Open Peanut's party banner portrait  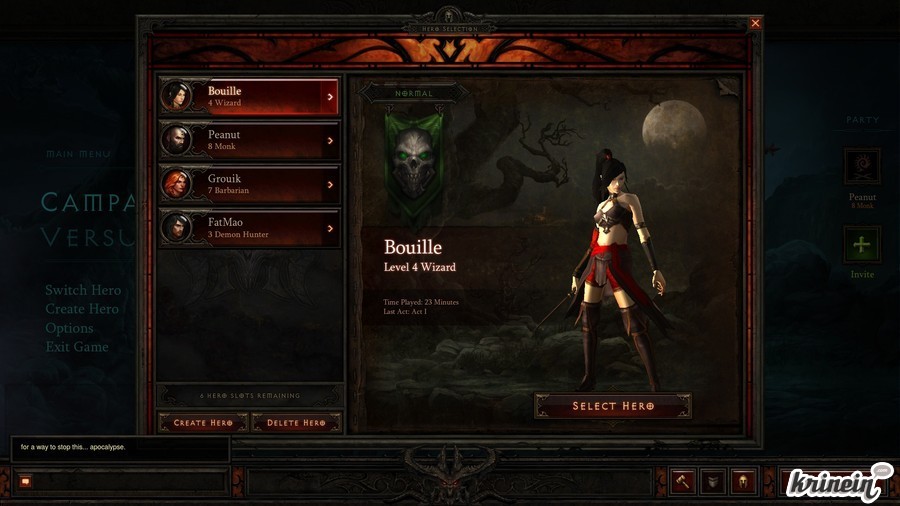click(862, 167)
